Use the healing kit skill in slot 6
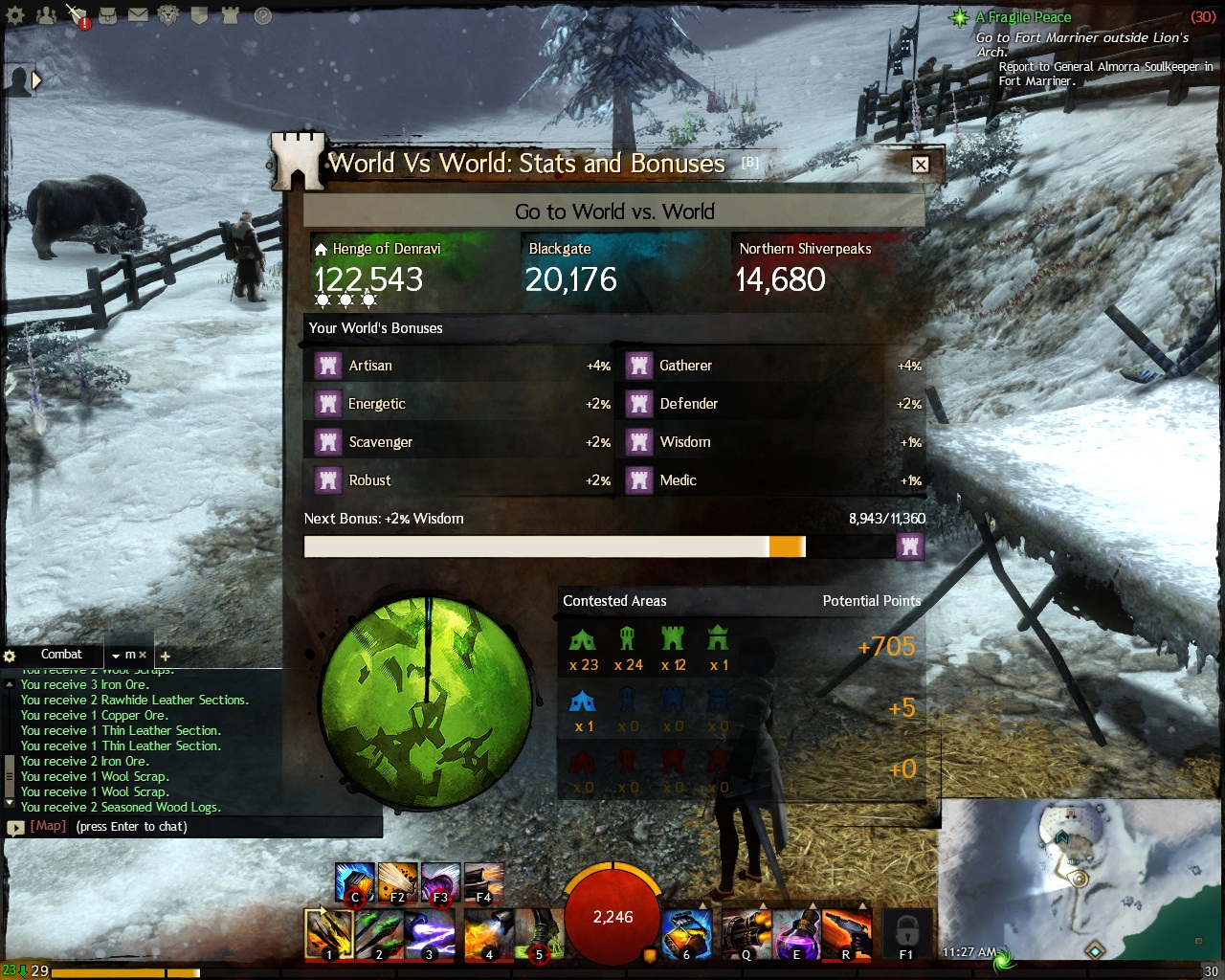The width and height of the screenshot is (1225, 980). pyautogui.click(x=686, y=933)
